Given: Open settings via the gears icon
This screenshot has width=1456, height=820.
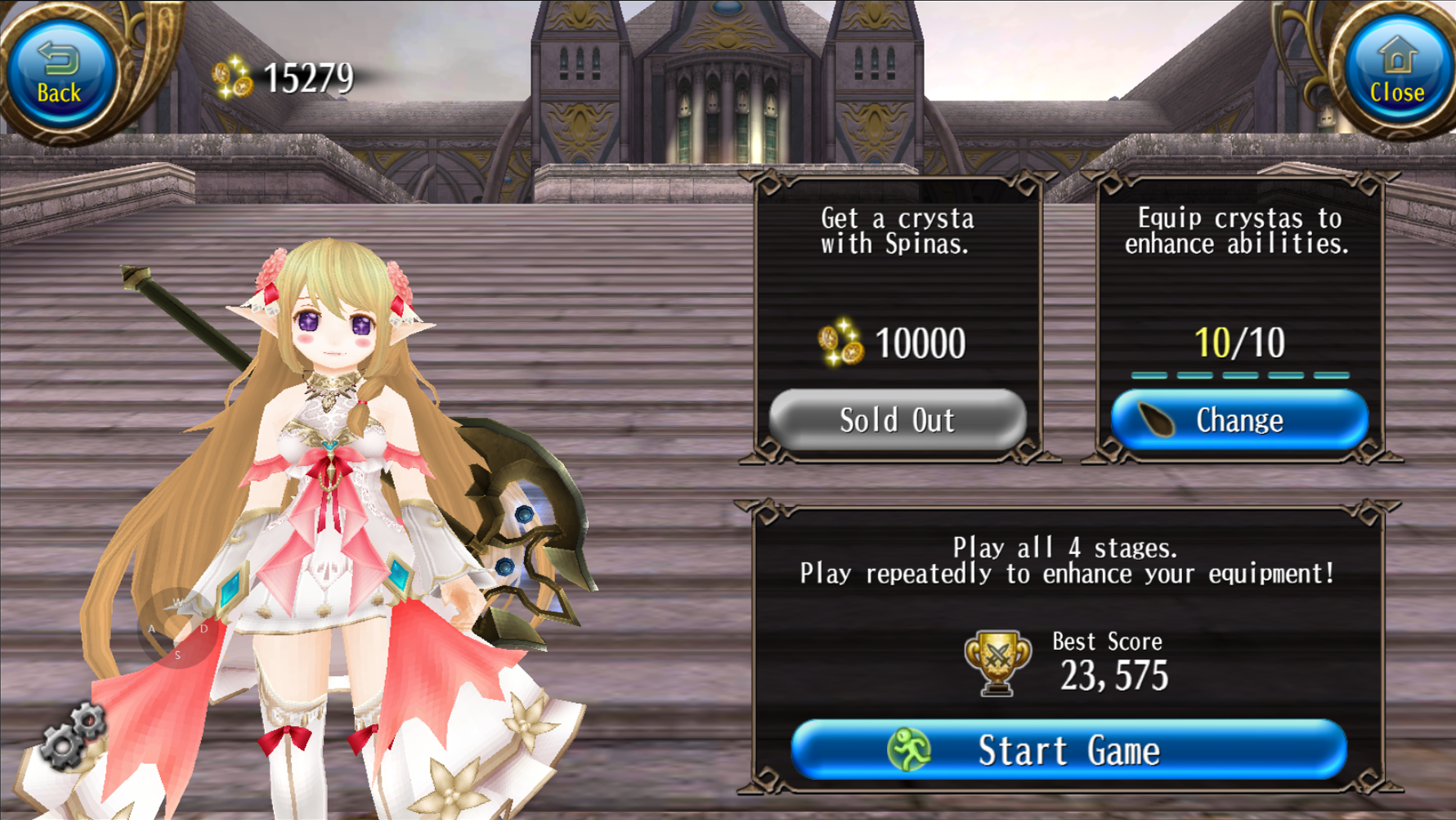Looking at the screenshot, I should [x=74, y=736].
